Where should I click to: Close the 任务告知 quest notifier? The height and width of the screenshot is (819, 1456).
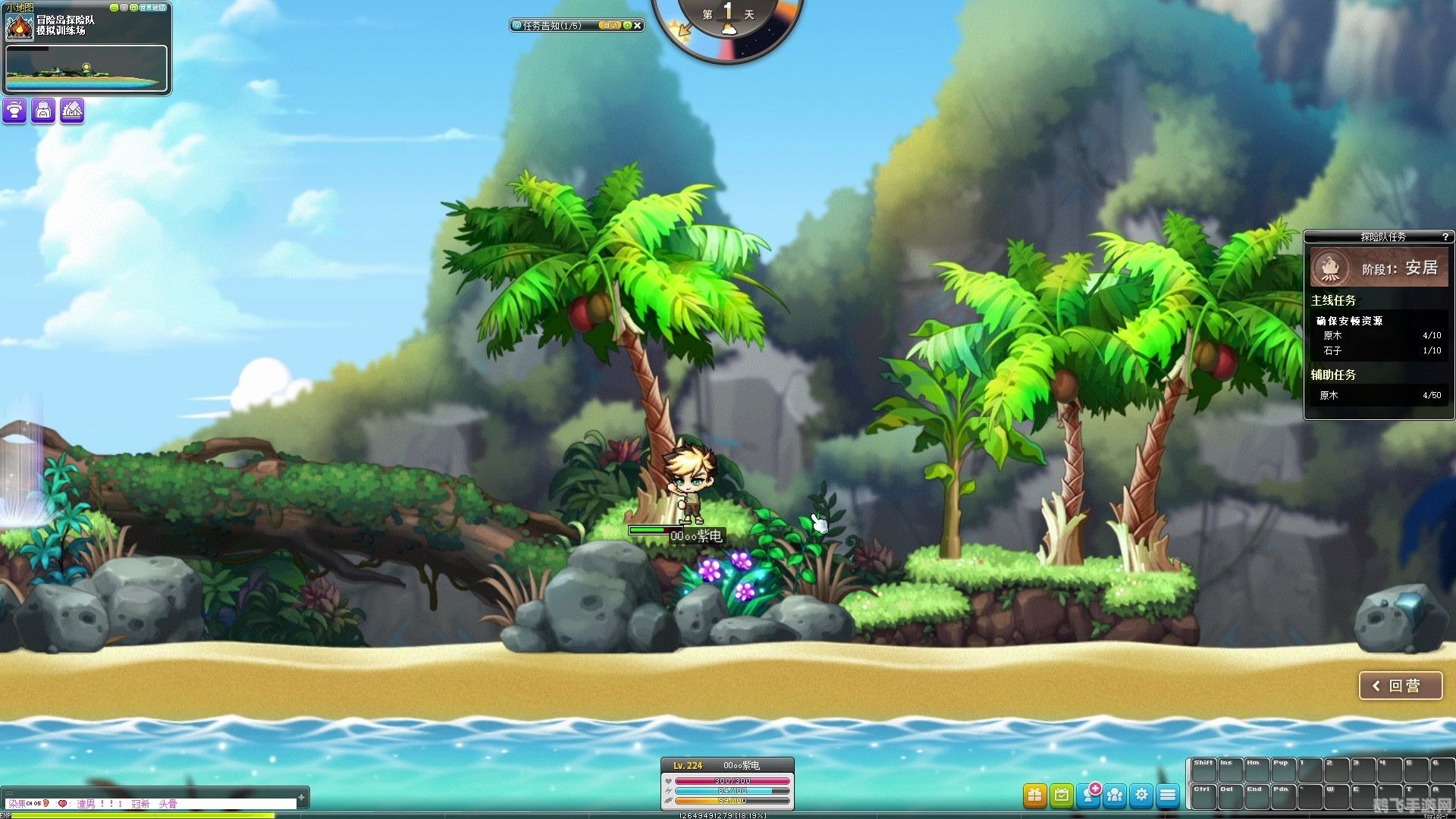click(x=638, y=26)
